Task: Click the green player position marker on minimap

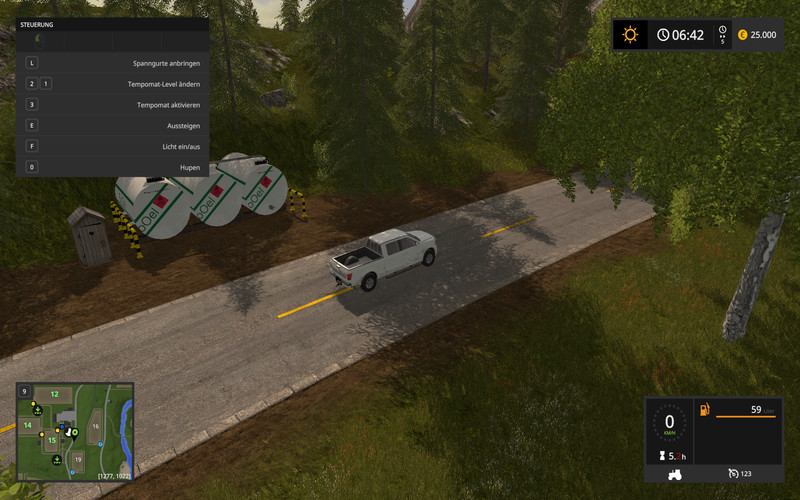Action: [74, 433]
